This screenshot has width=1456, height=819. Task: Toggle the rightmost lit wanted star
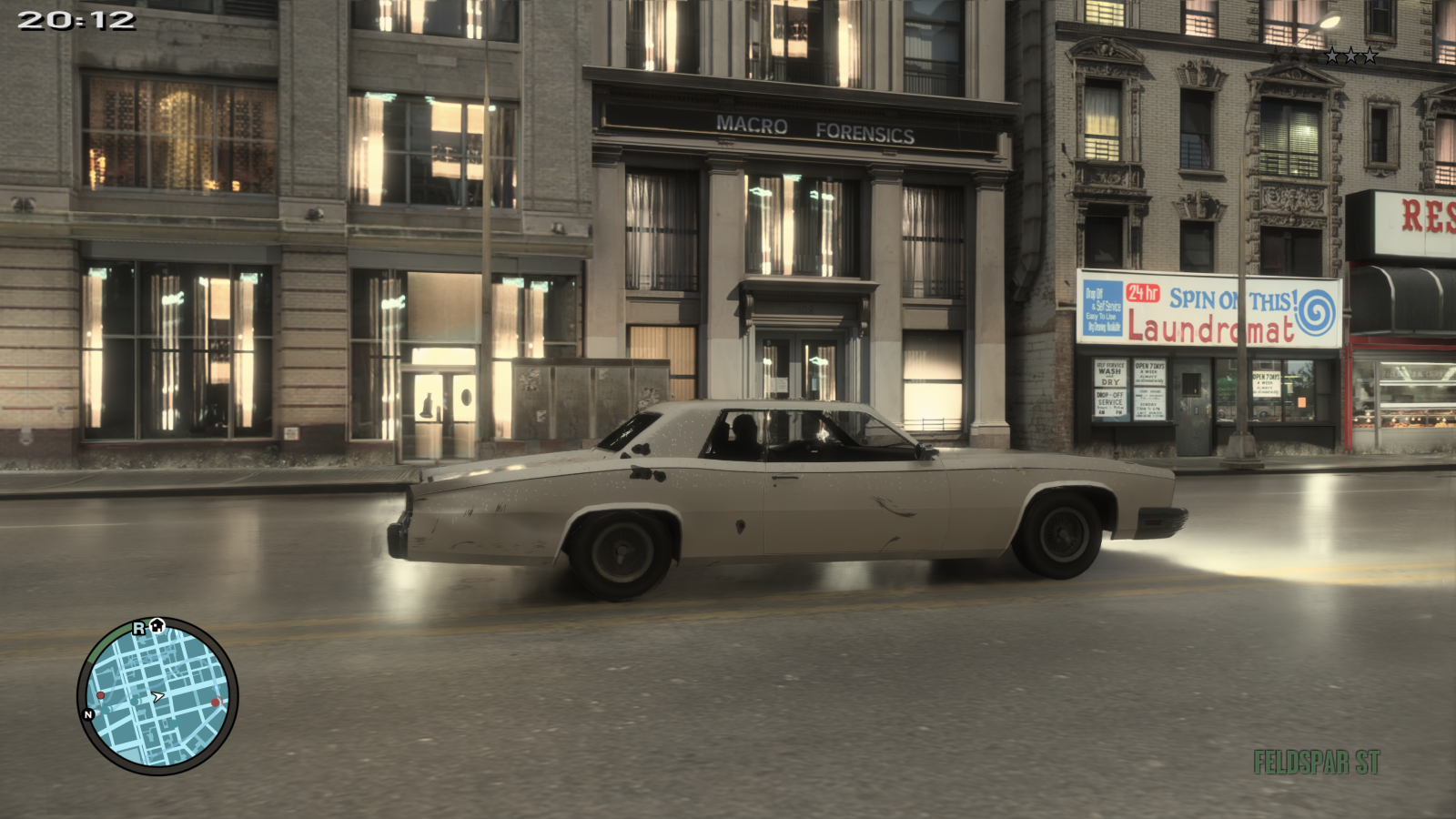(x=1370, y=55)
